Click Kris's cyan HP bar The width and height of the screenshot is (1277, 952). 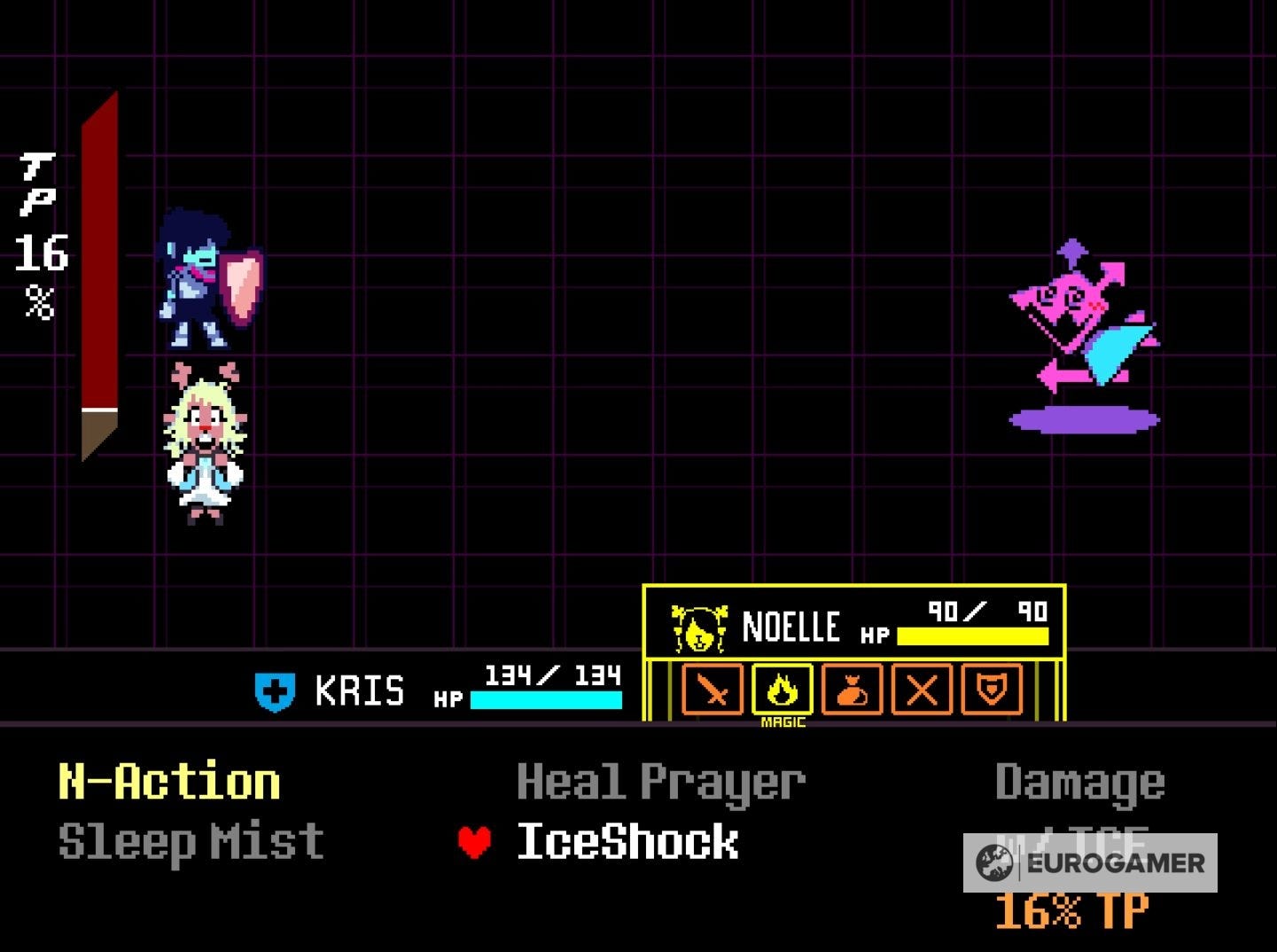pyautogui.click(x=547, y=700)
